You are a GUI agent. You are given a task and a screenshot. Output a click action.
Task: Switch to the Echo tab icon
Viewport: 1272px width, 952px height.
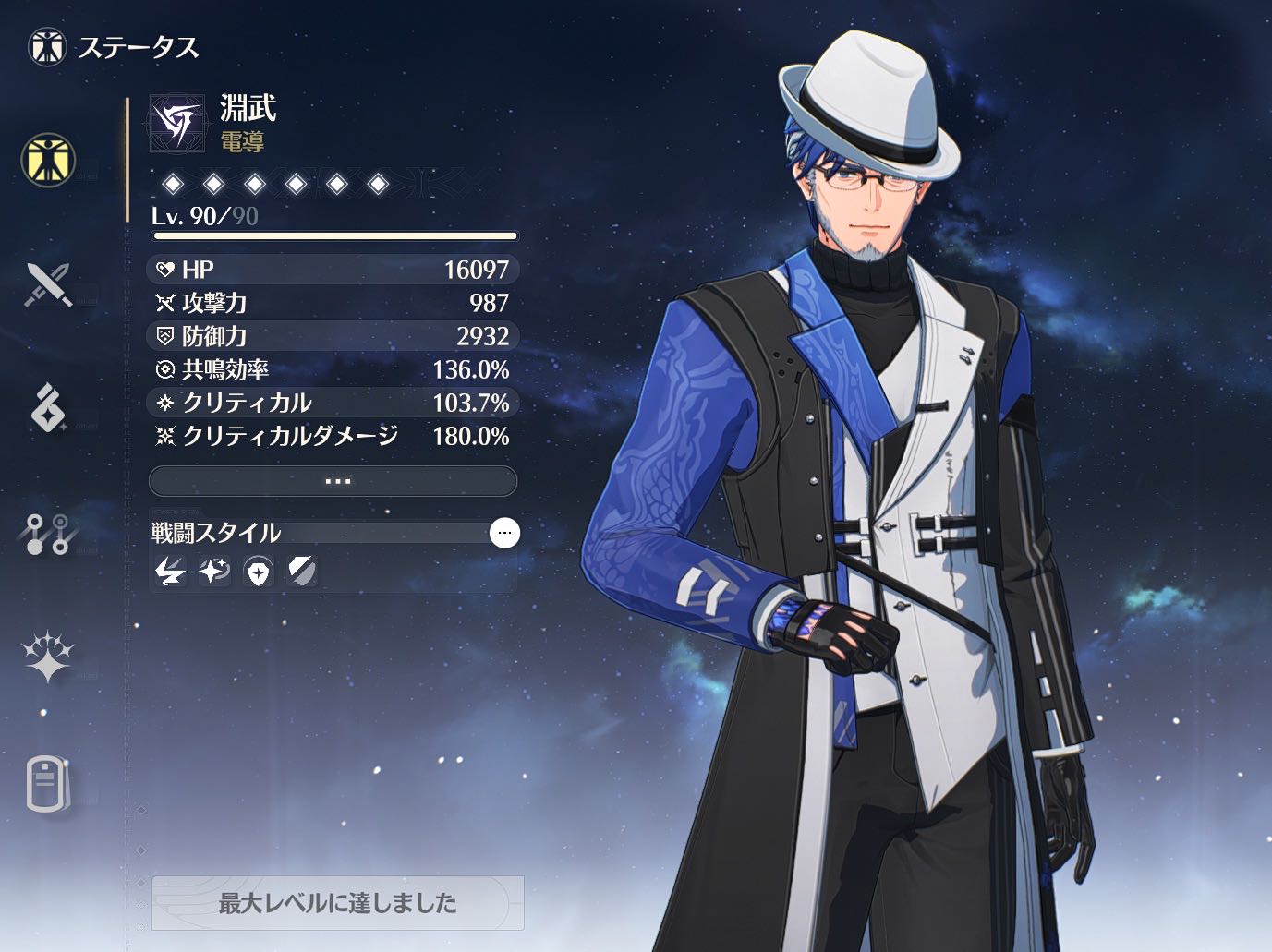[x=48, y=407]
